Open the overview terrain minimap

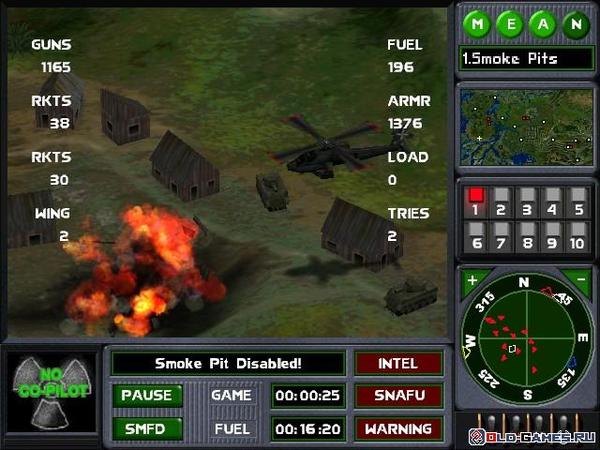click(524, 126)
